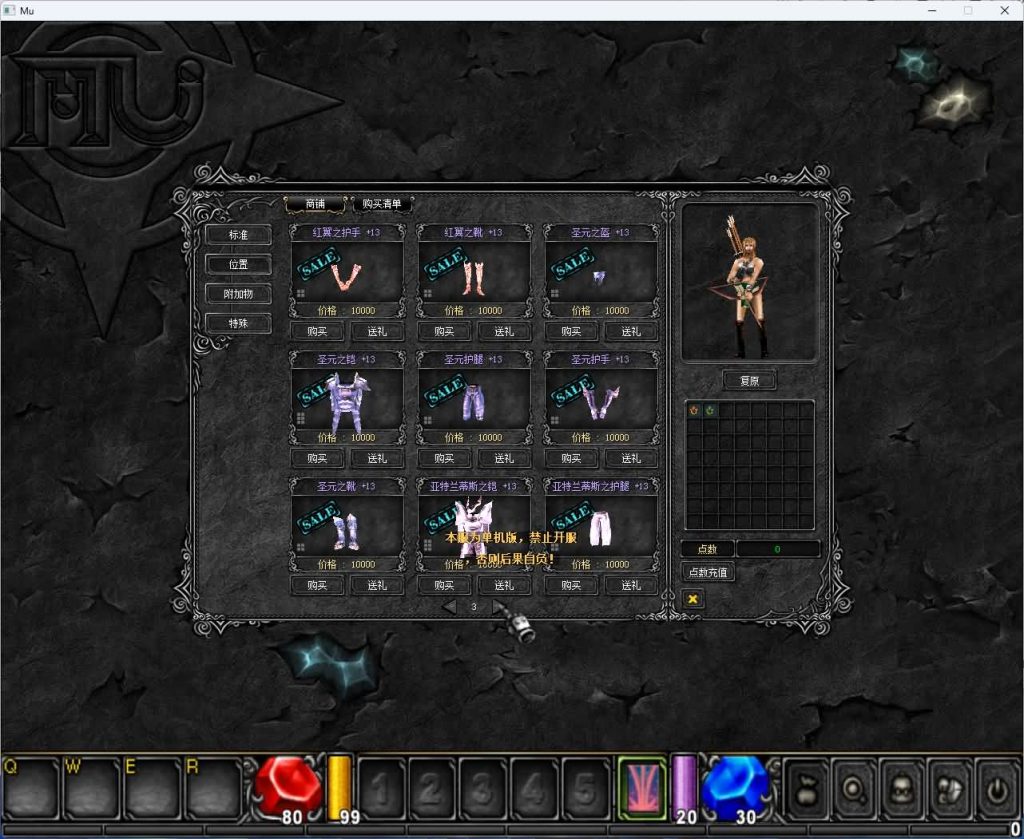Show the 附加物 category
Image resolution: width=1024 pixels, height=839 pixels.
pyautogui.click(x=237, y=294)
